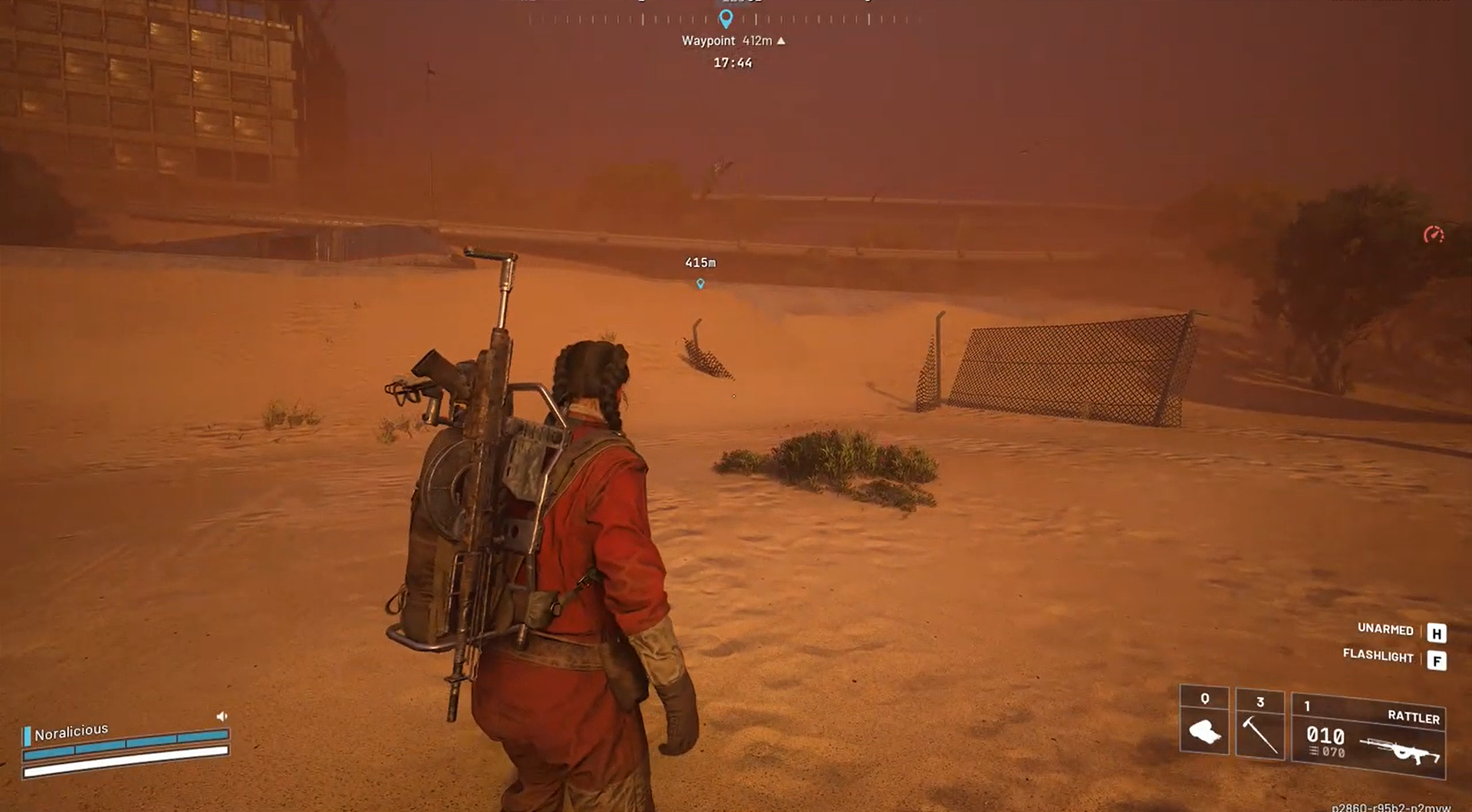Toggle the FLASHLIGHT option
The width and height of the screenshot is (1472, 812).
tap(1378, 657)
